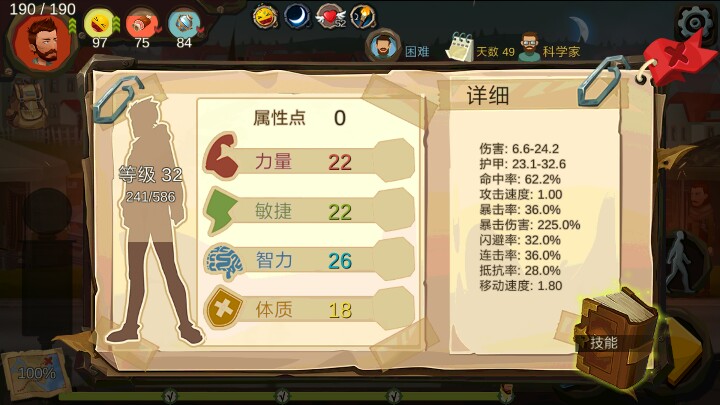Viewport: 720px width, 405px height.
Task: Open the gear settings menu
Action: point(693,20)
